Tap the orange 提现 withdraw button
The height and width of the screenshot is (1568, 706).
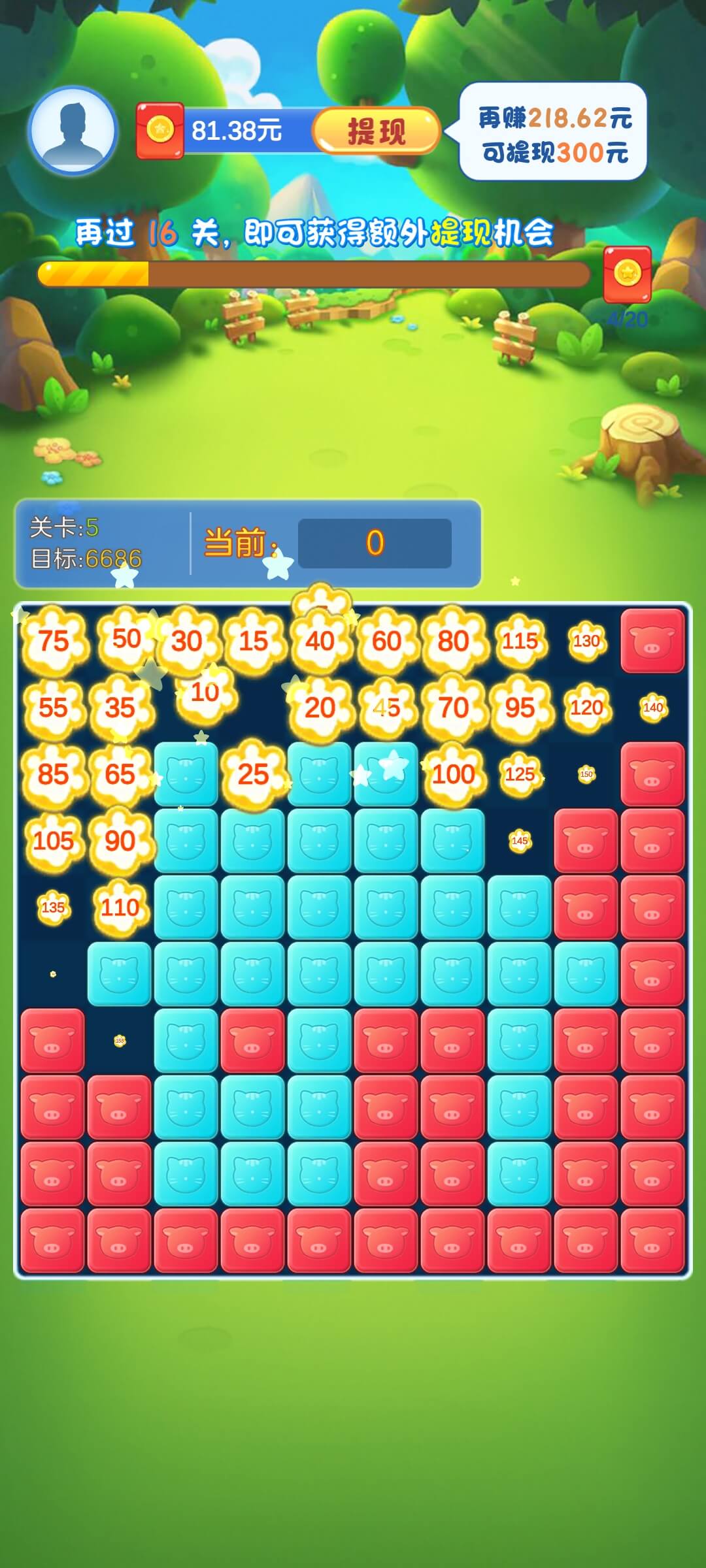pos(376,131)
